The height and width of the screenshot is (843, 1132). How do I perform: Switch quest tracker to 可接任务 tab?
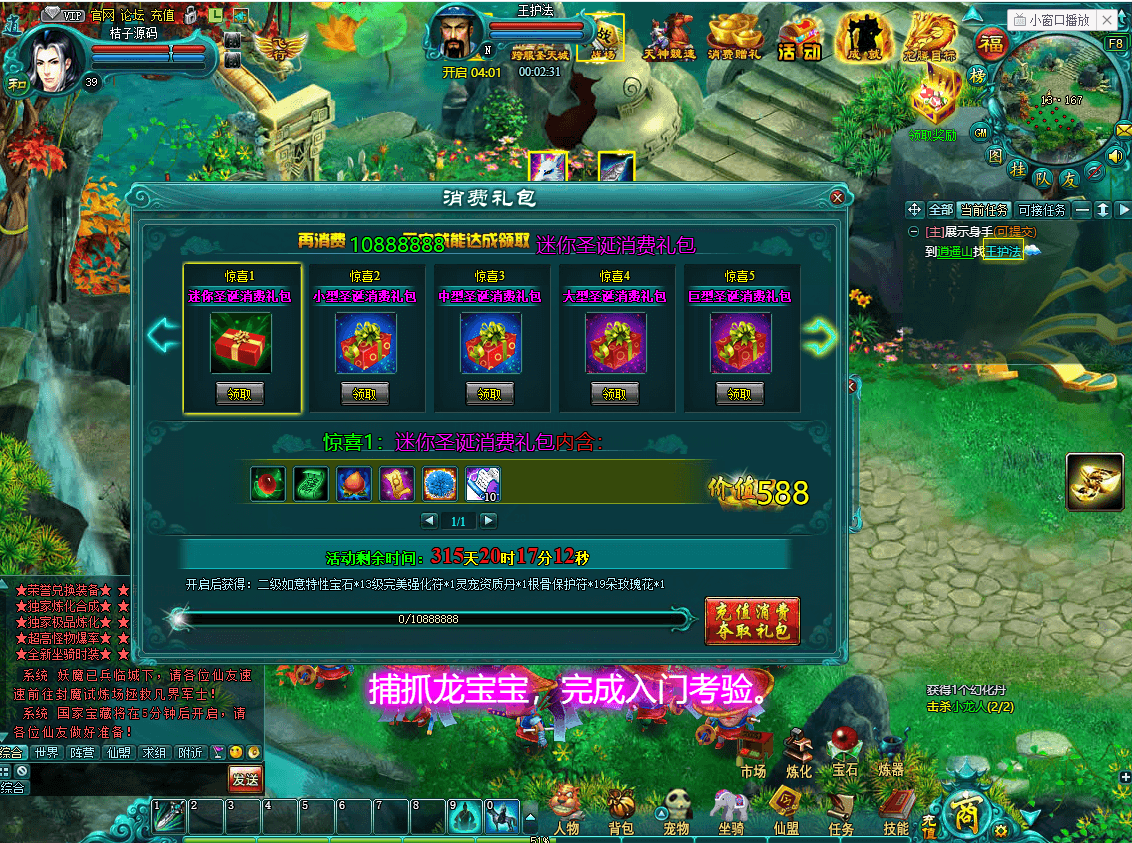tap(1042, 210)
